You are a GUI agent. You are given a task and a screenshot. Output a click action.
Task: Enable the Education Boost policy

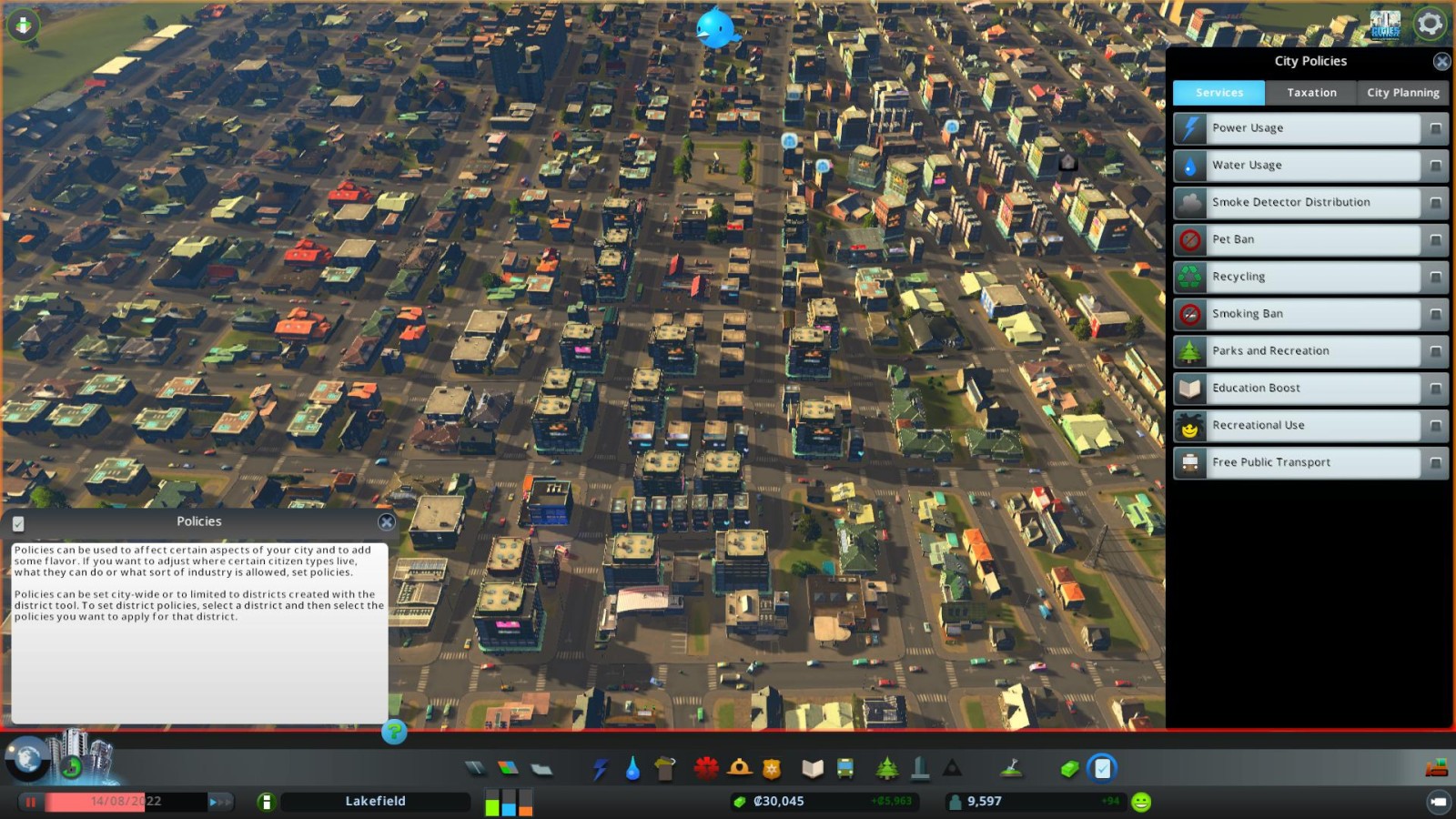[1435, 389]
